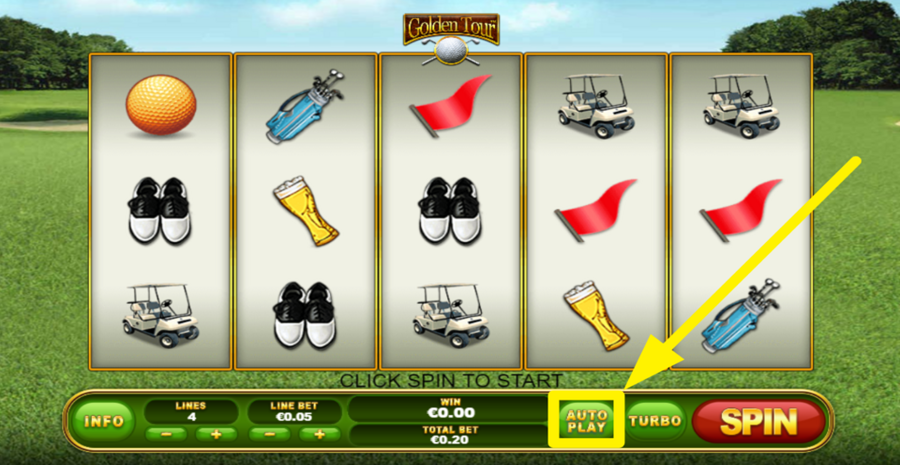This screenshot has height=465, width=900.
Task: Increase the number of lines
Action: (215, 434)
